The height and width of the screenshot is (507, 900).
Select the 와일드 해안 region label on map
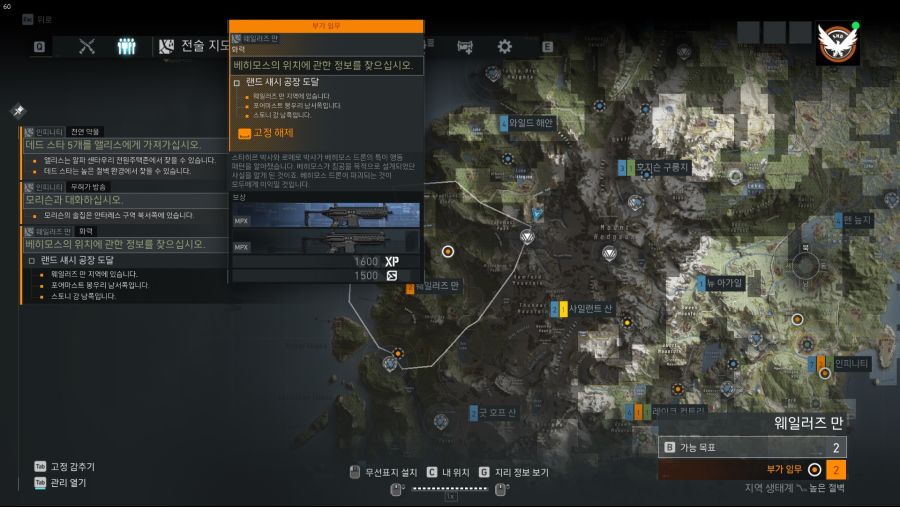tap(529, 123)
